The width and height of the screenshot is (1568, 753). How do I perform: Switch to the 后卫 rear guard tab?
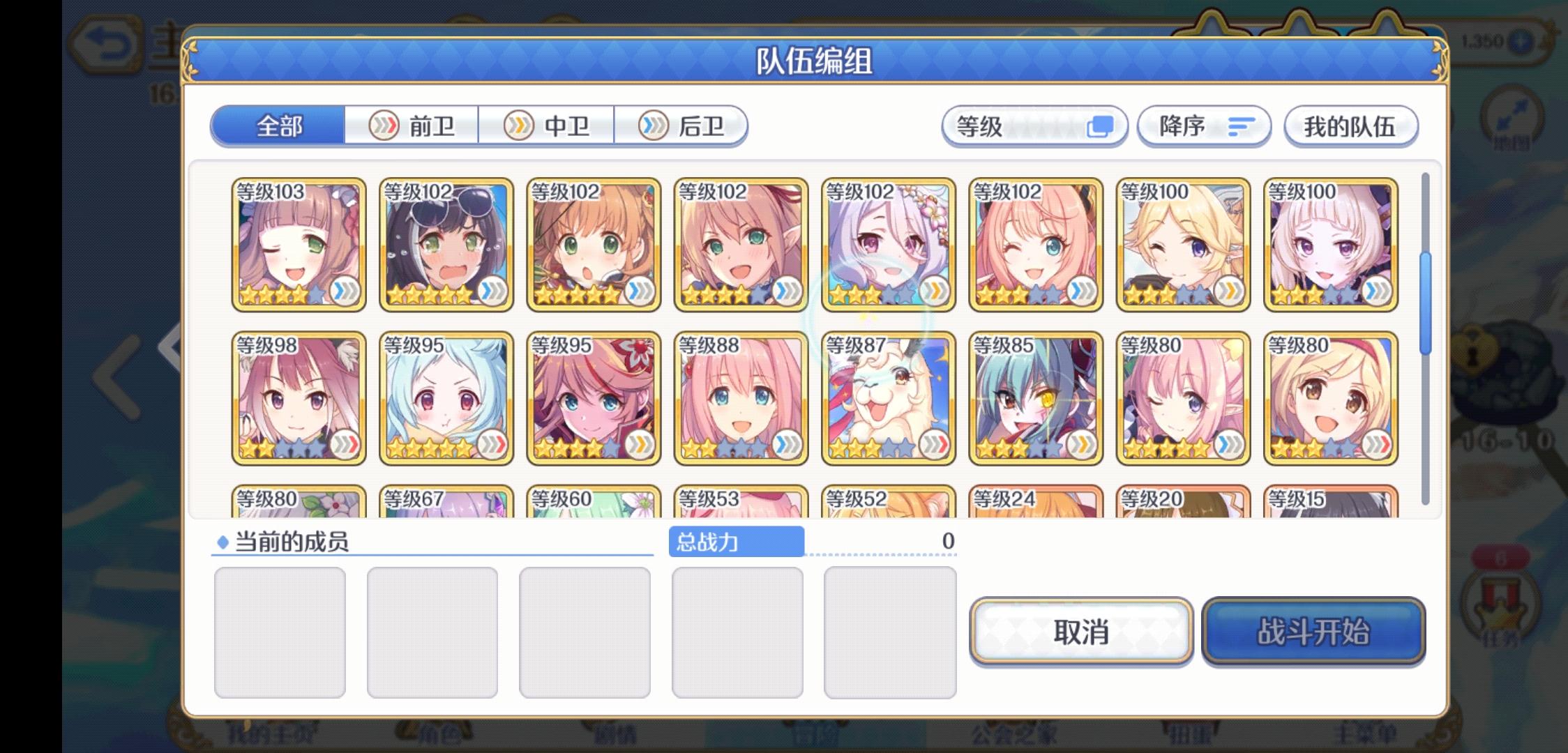pos(681,125)
